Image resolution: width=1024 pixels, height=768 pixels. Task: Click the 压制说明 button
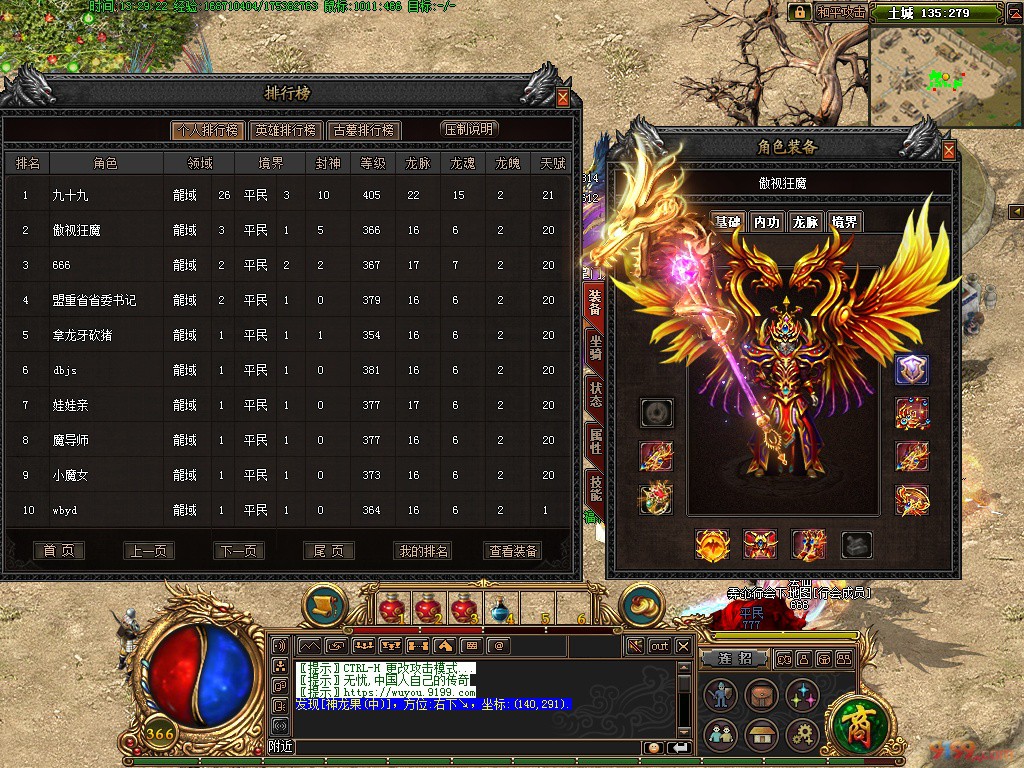point(469,129)
